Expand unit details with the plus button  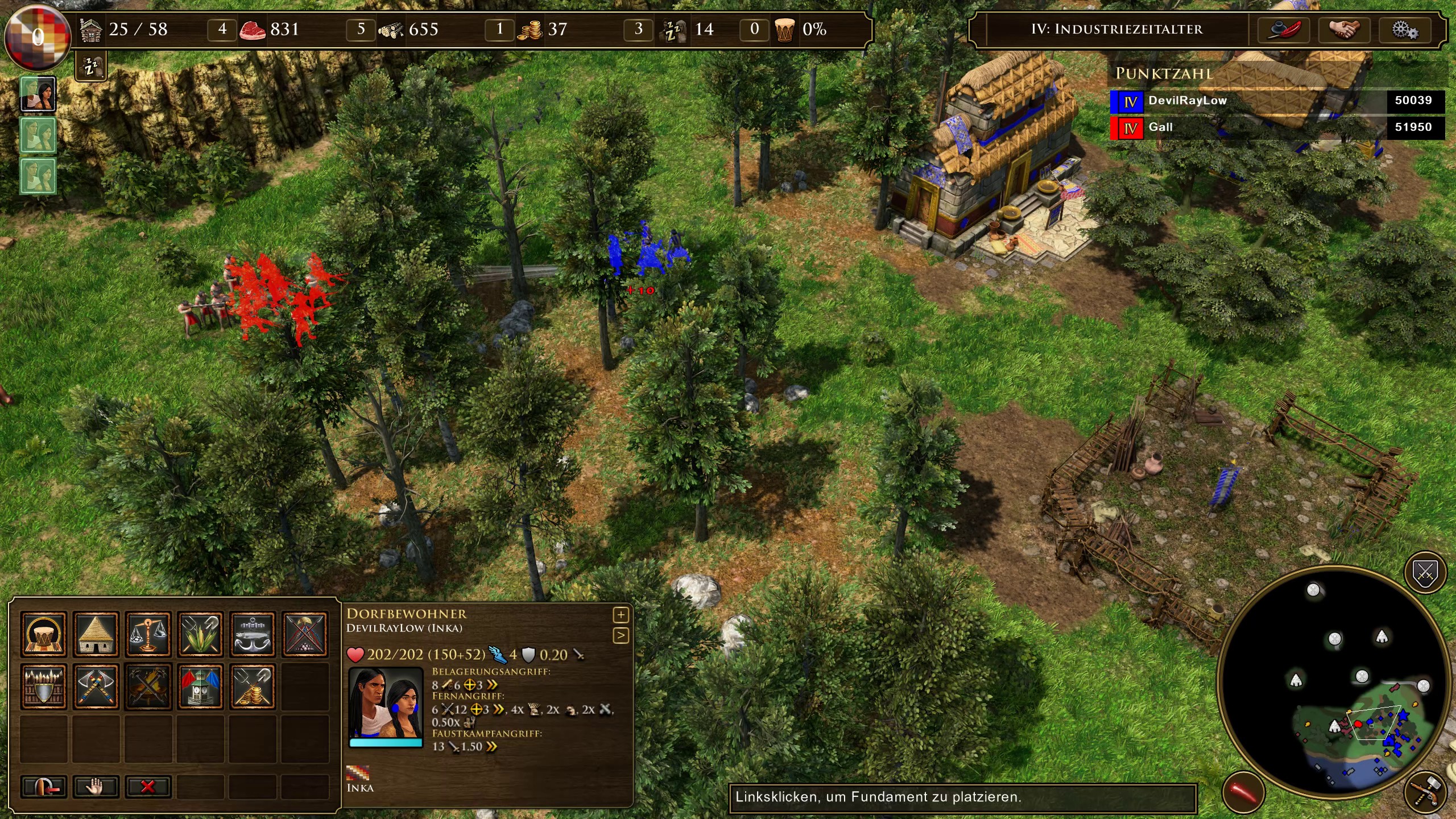621,615
